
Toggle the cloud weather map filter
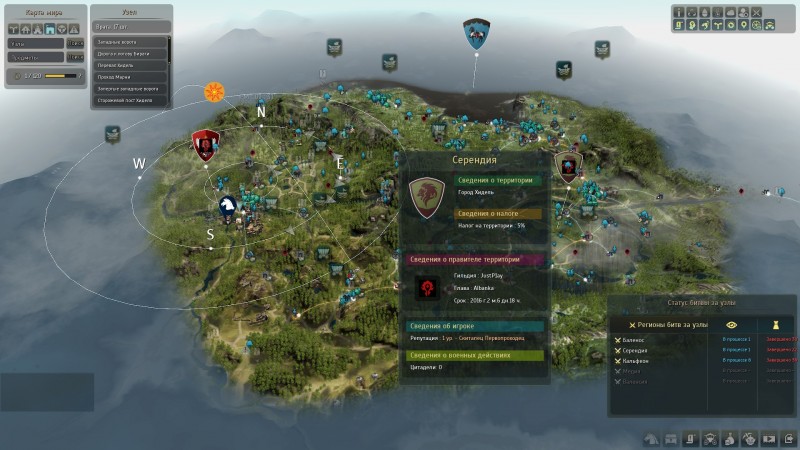(x=730, y=12)
